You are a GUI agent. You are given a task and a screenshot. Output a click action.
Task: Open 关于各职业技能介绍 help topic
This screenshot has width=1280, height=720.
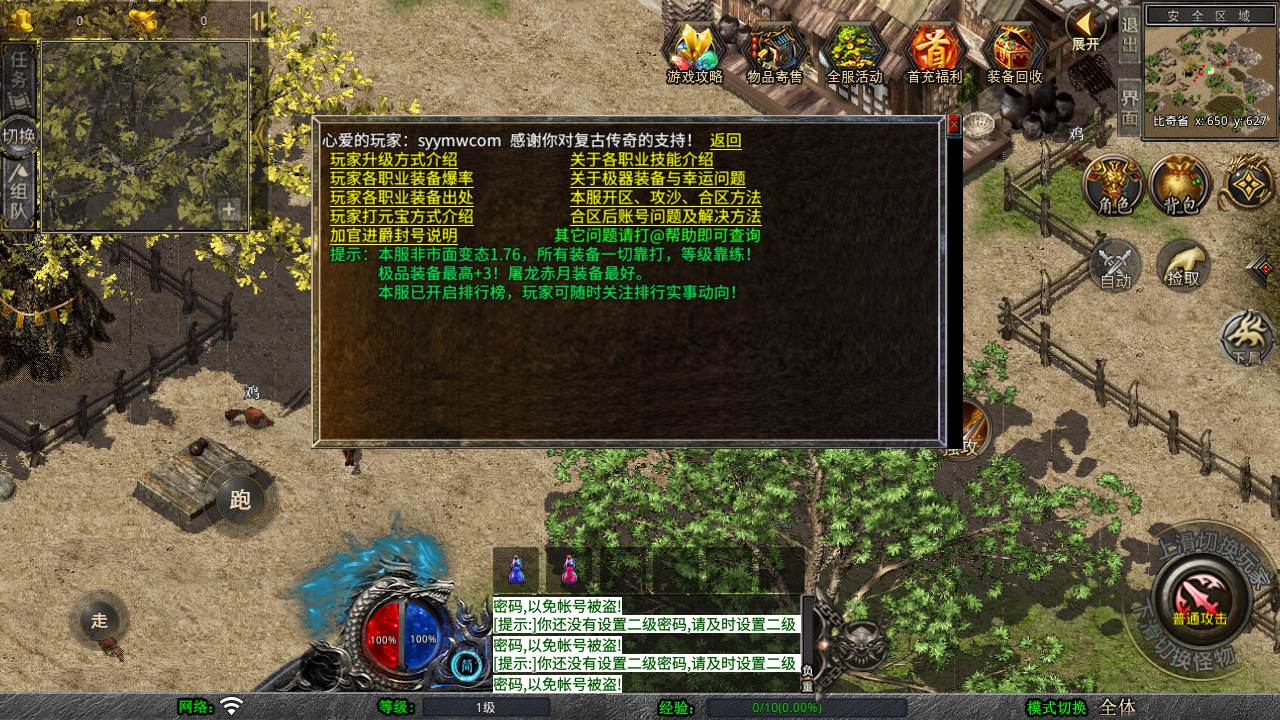(642, 160)
